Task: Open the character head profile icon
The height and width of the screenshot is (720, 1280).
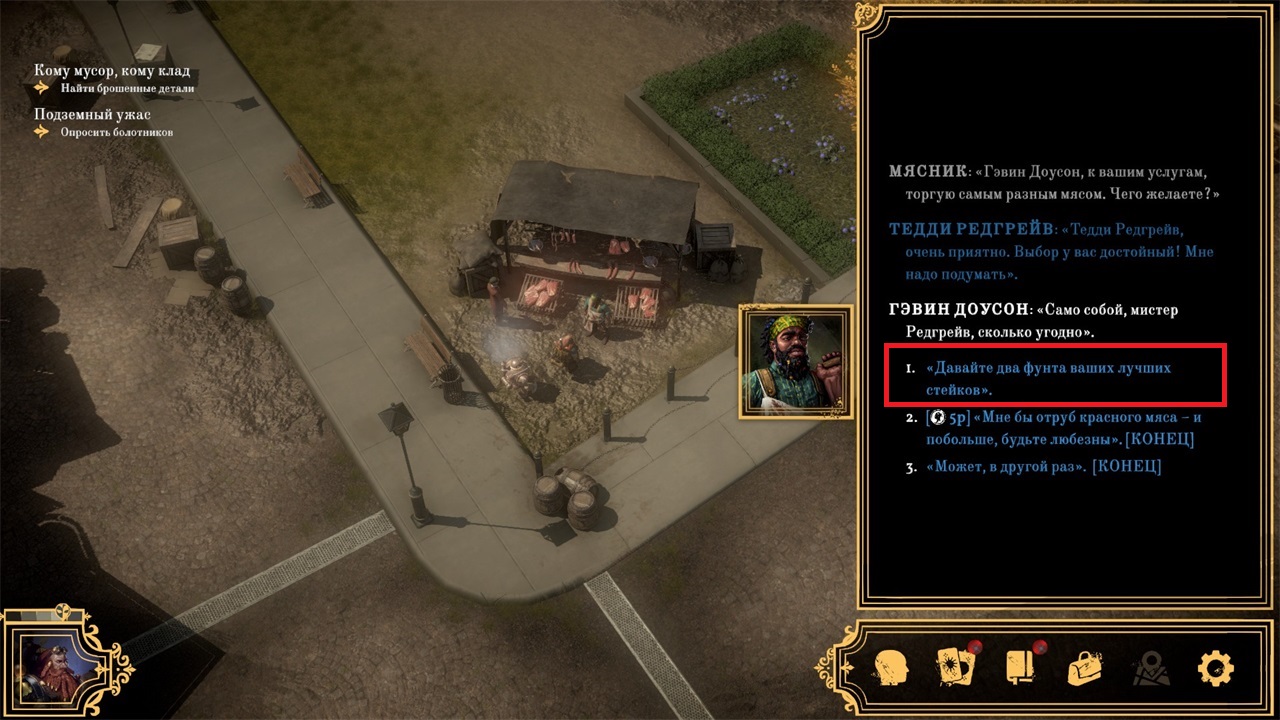Action: pos(890,666)
